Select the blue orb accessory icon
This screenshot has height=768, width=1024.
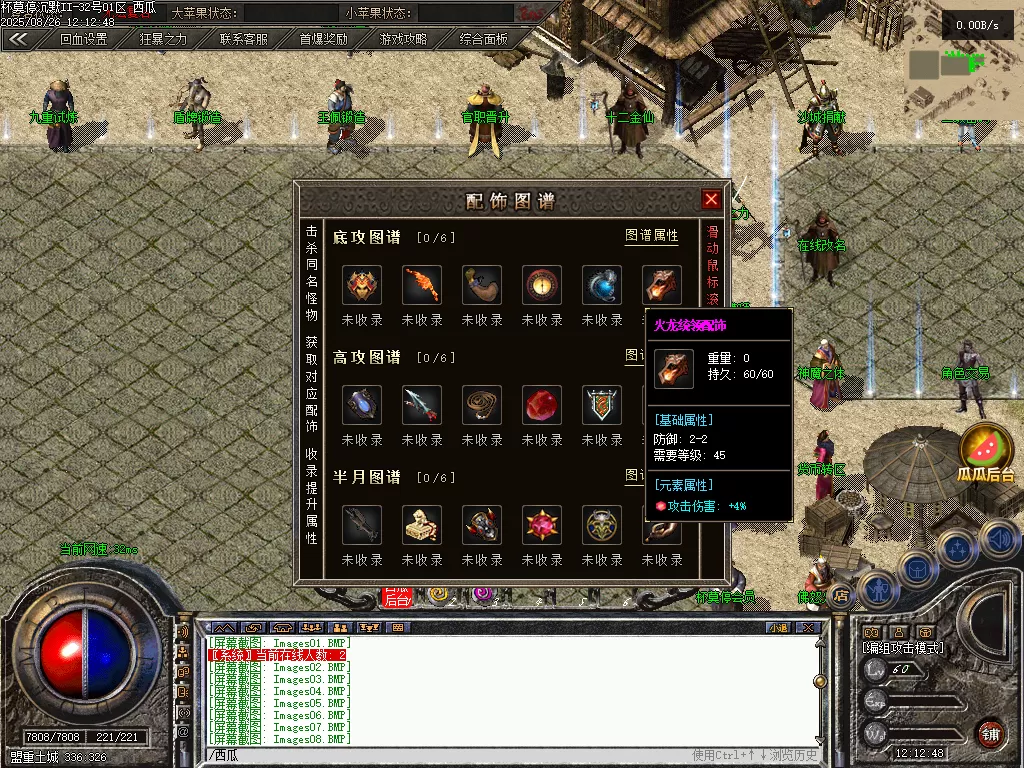[x=602, y=285]
